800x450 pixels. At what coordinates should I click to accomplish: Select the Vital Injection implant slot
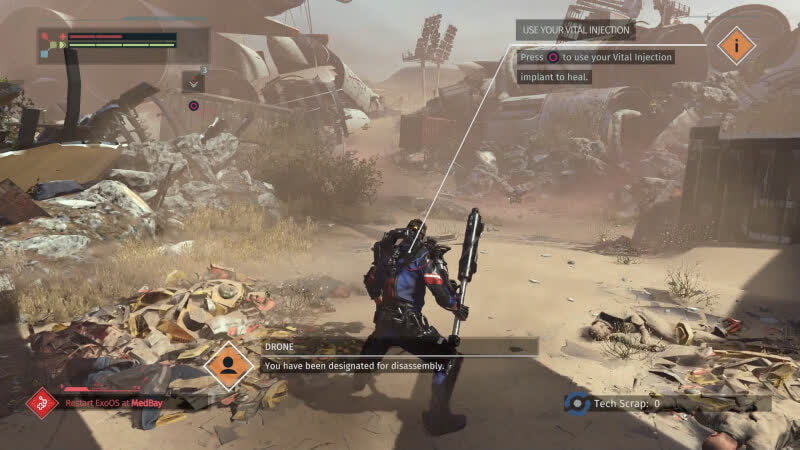coord(194,82)
